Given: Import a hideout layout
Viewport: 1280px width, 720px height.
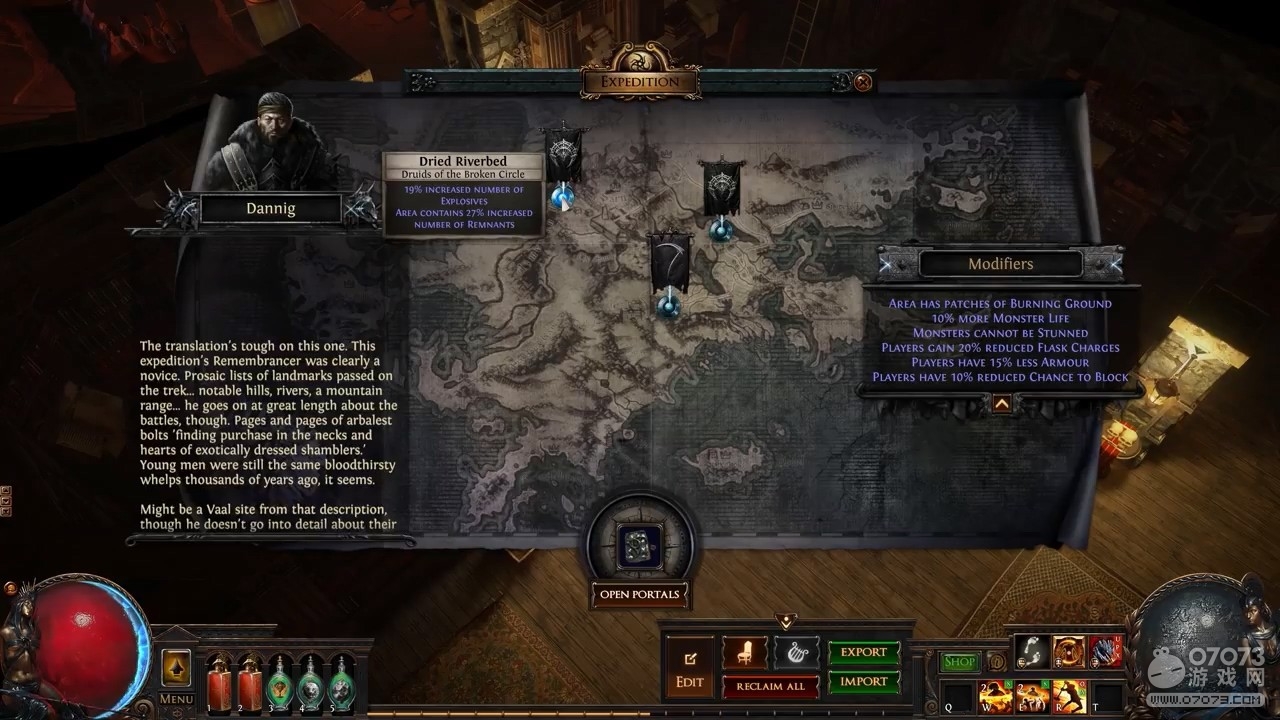Looking at the screenshot, I should point(864,682).
